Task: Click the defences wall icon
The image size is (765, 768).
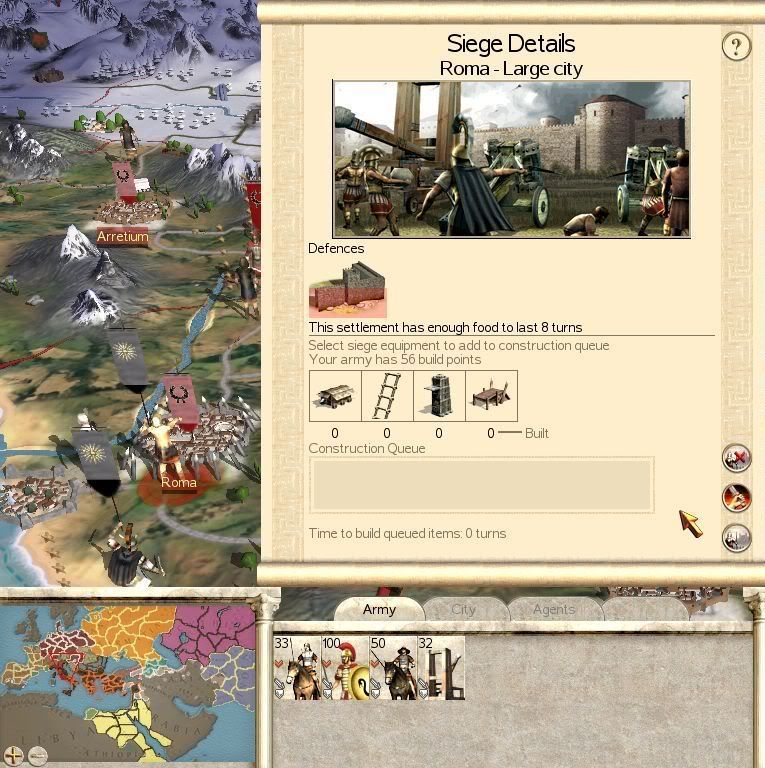Action: 347,289
